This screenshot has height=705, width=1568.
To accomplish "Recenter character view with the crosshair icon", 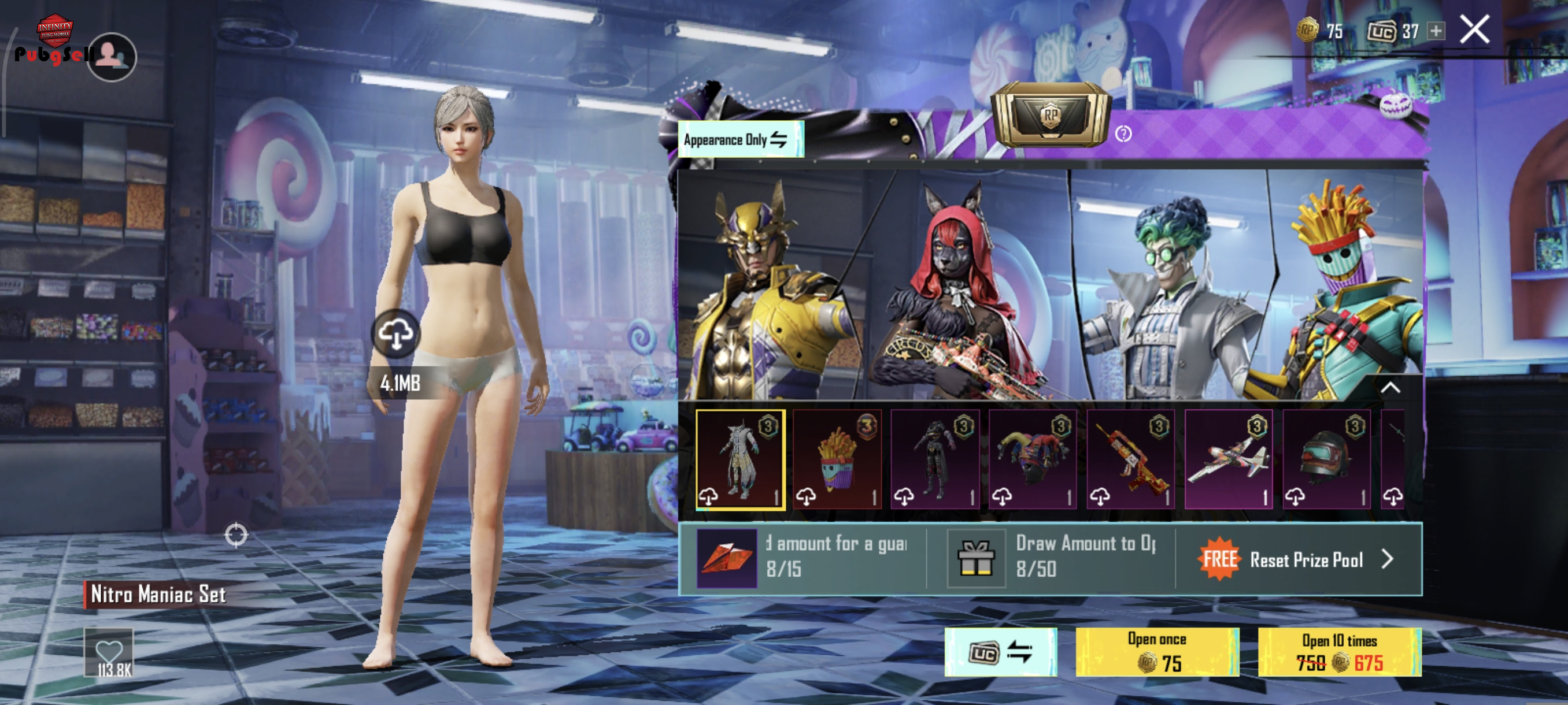I will pyautogui.click(x=236, y=535).
